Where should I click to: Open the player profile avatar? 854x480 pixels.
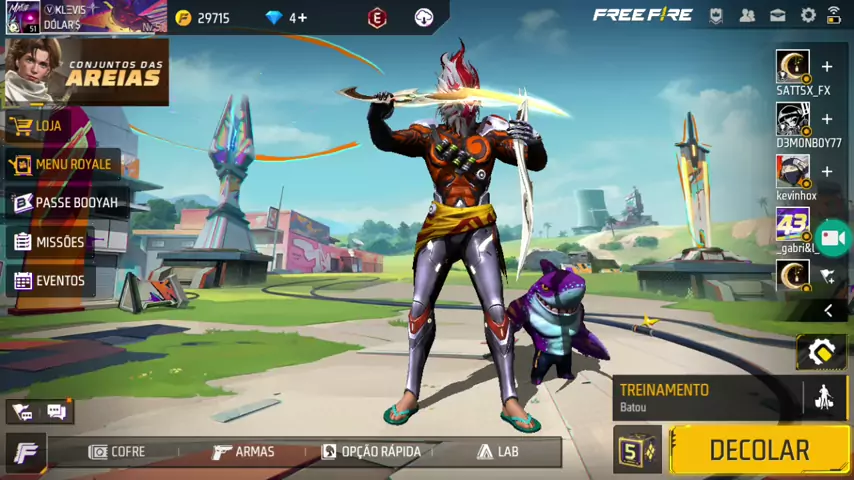pyautogui.click(x=22, y=17)
